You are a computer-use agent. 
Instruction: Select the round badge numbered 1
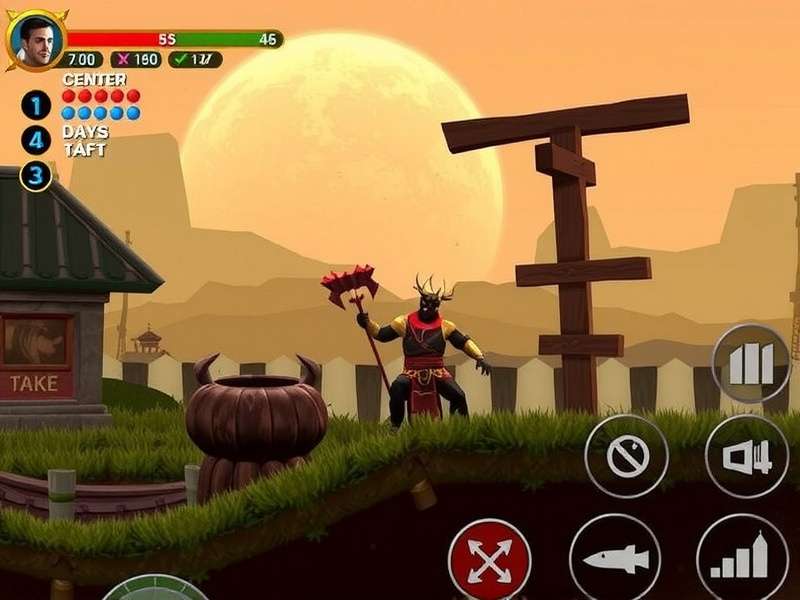37,106
